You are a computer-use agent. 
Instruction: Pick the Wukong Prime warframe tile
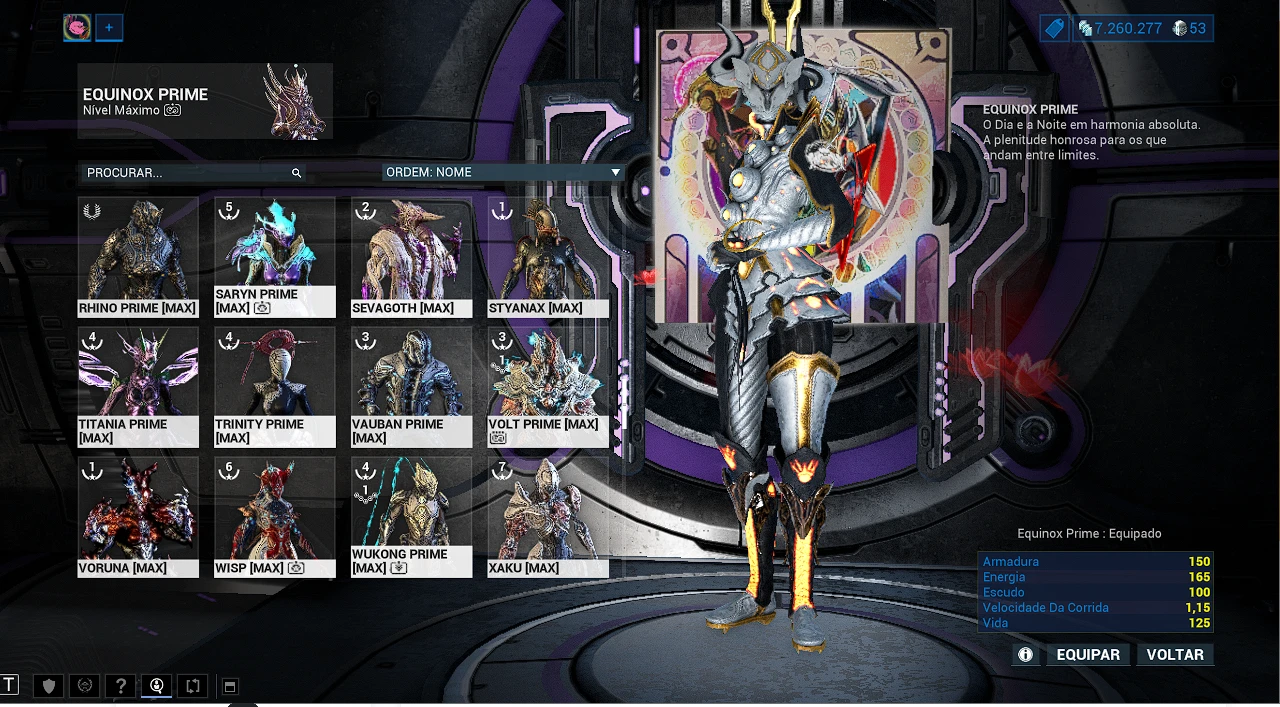tap(411, 516)
